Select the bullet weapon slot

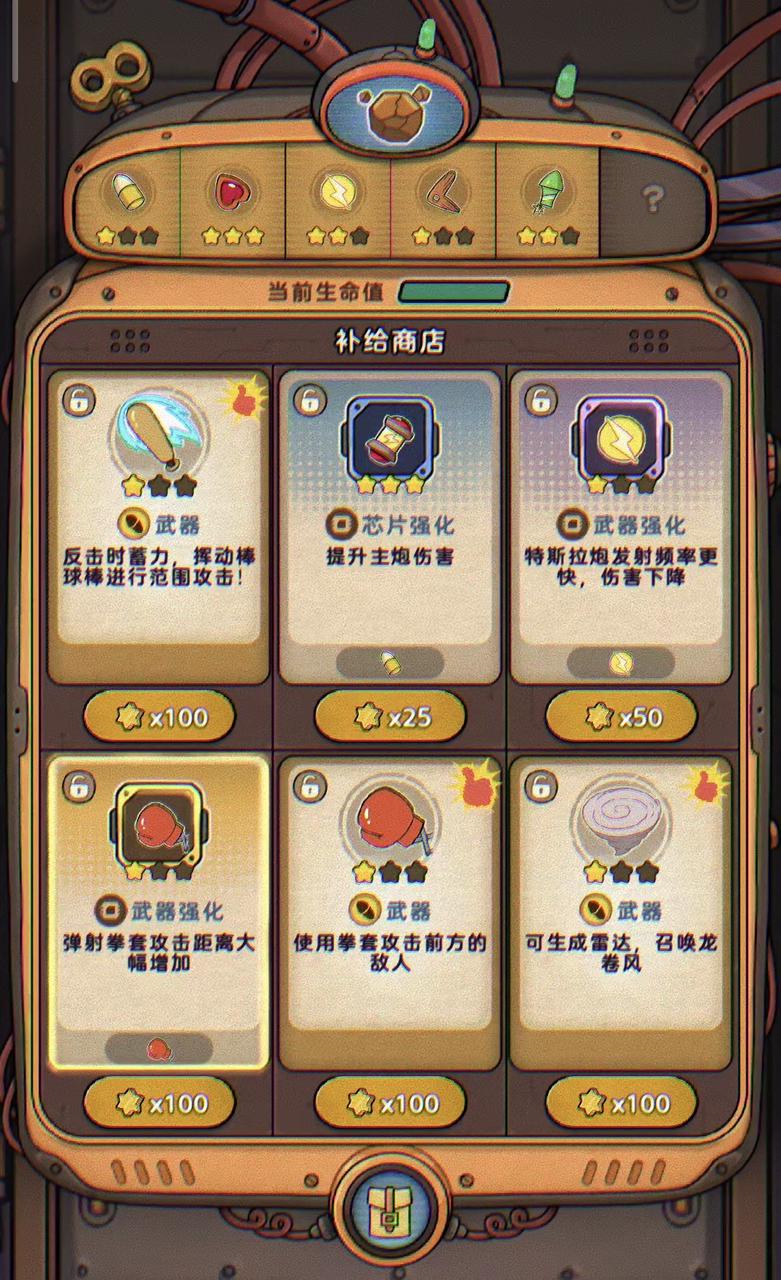[x=127, y=200]
